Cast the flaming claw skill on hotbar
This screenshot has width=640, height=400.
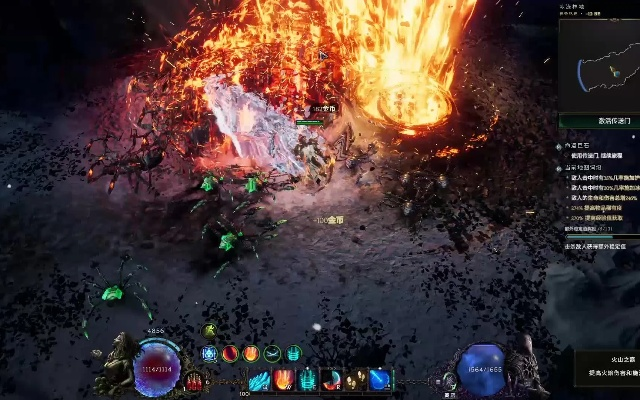[284, 380]
